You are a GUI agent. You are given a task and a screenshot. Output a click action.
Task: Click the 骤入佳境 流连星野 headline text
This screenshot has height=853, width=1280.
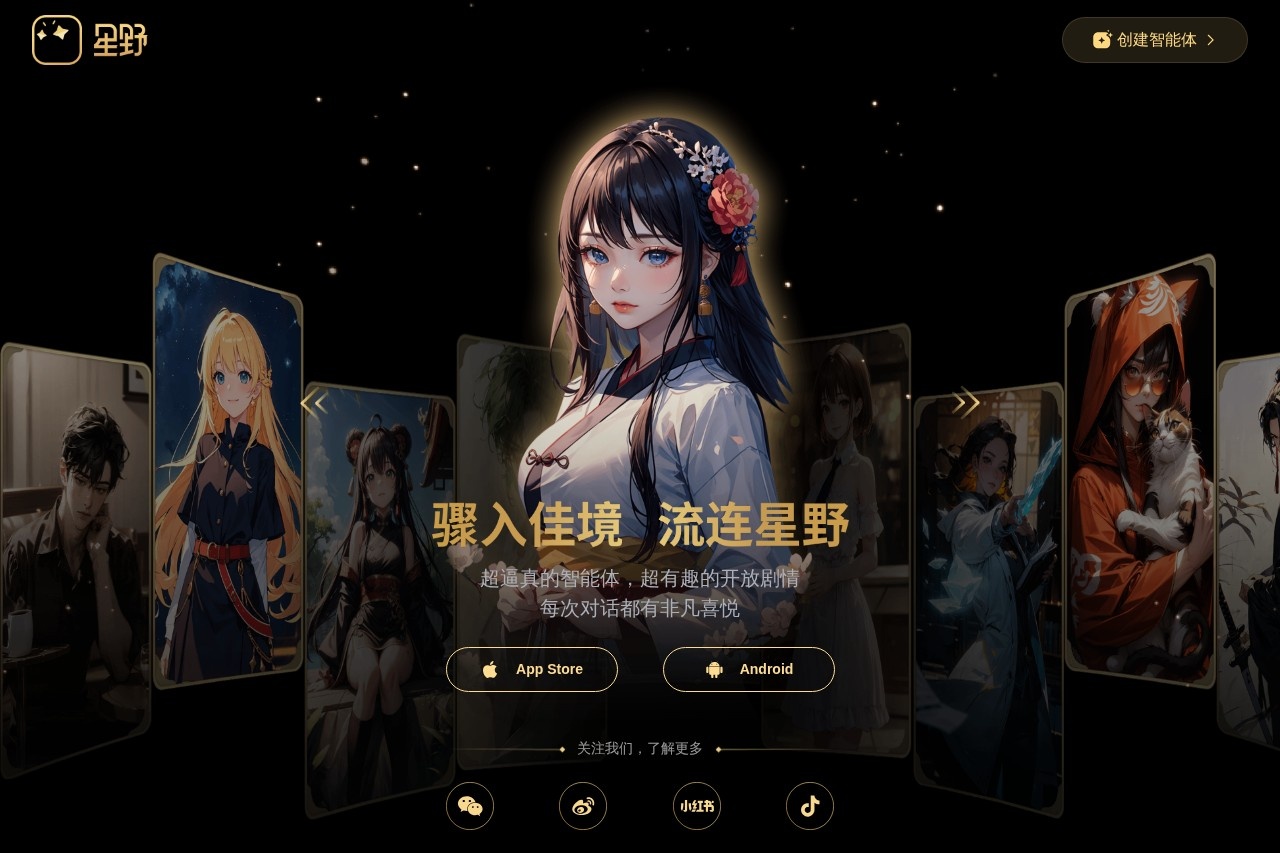640,522
